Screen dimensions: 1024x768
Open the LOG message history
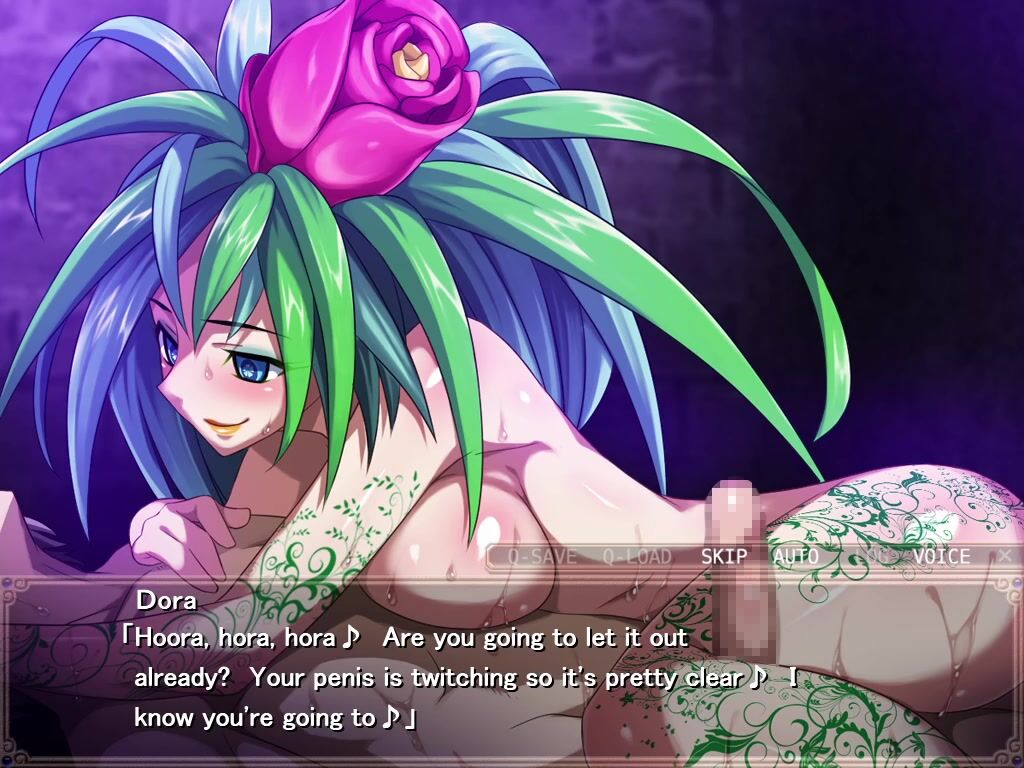[868, 557]
